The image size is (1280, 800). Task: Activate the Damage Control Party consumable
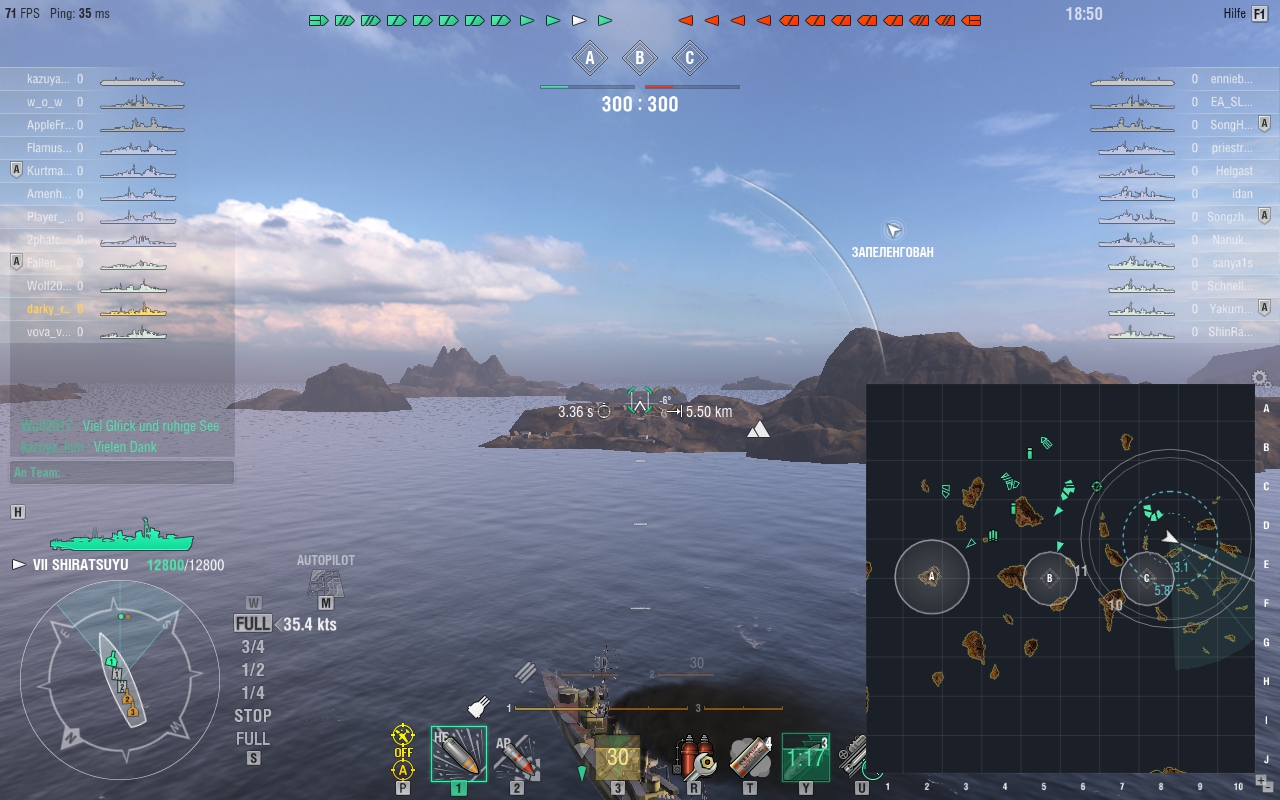click(695, 757)
